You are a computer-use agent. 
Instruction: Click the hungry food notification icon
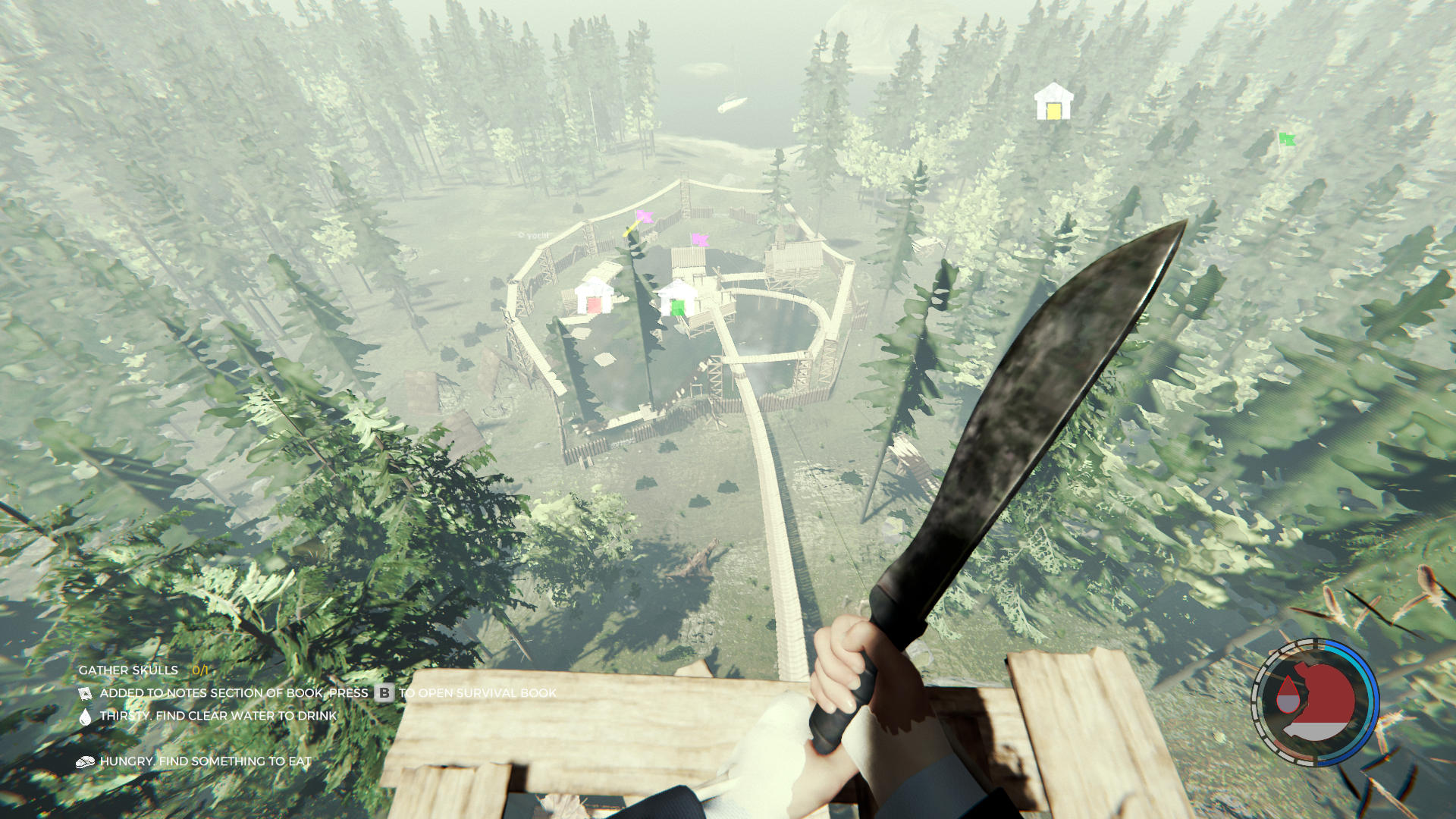coord(85,762)
